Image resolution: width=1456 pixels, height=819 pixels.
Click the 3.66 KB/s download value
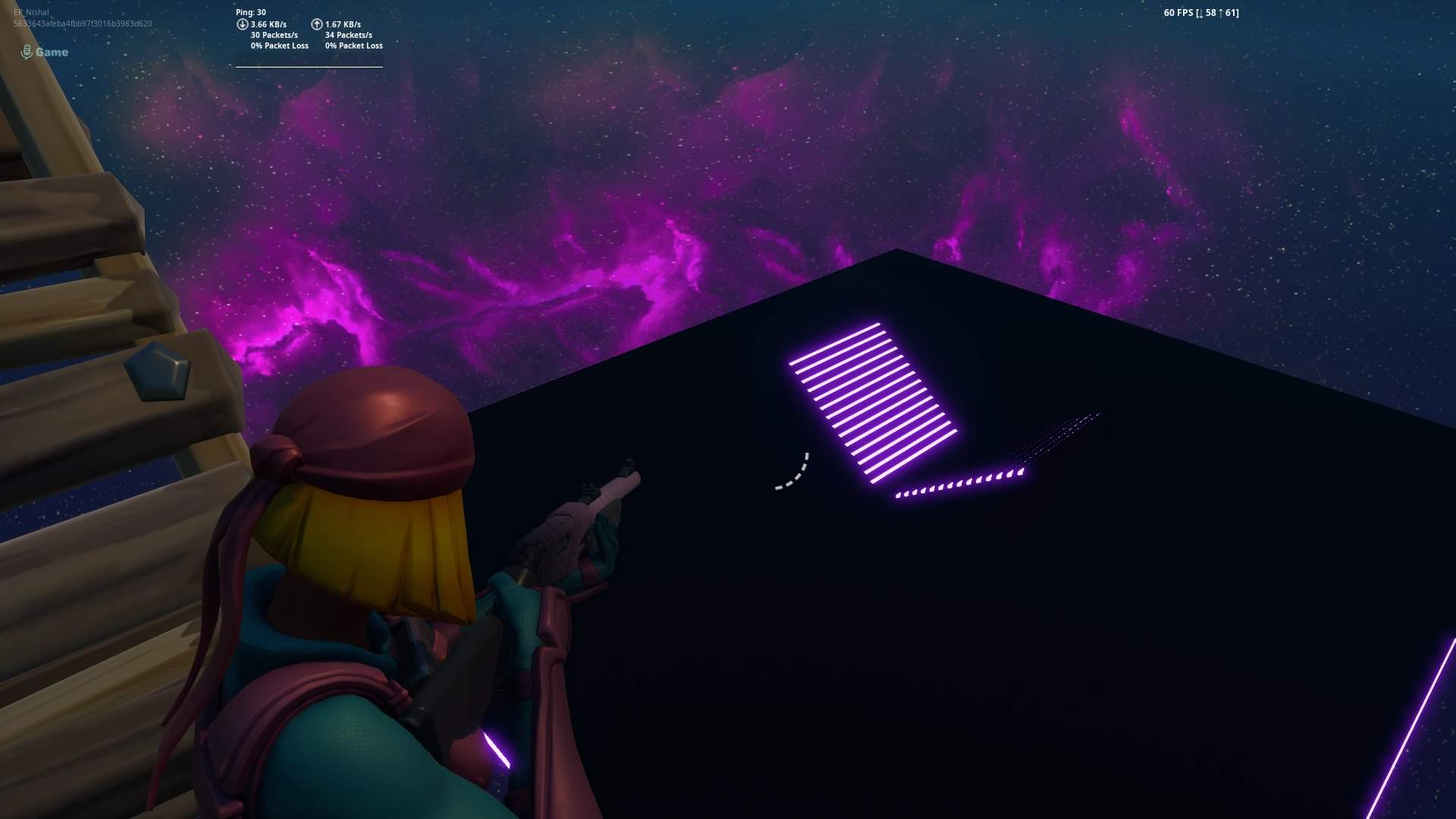[x=267, y=24]
